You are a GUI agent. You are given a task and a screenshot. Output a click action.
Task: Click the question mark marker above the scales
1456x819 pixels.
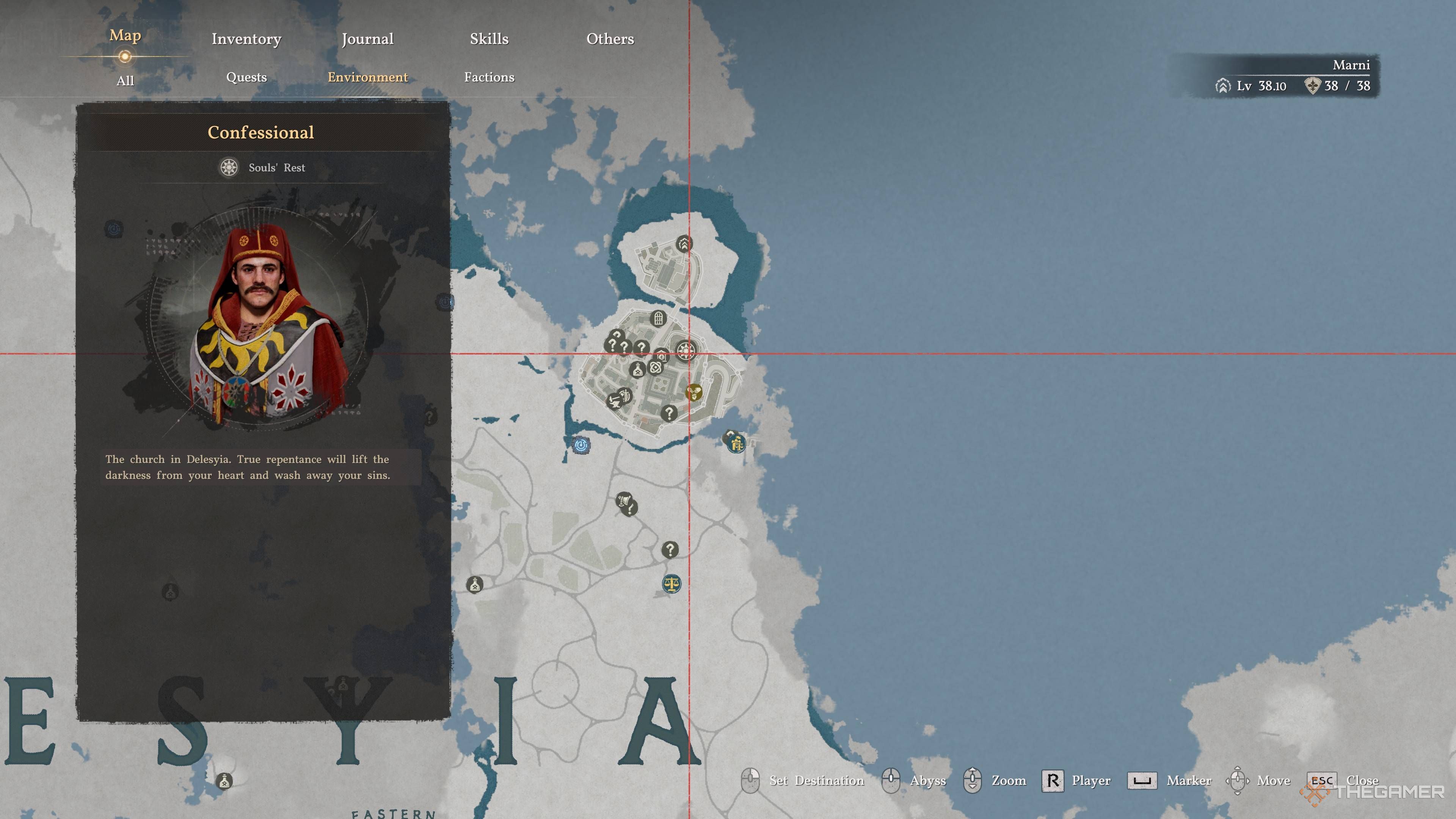point(670,549)
